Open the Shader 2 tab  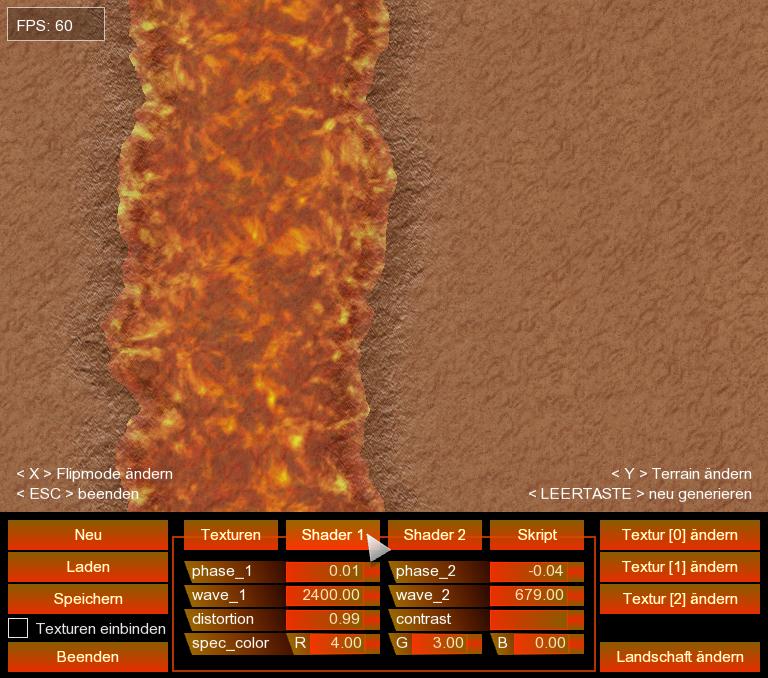click(435, 535)
